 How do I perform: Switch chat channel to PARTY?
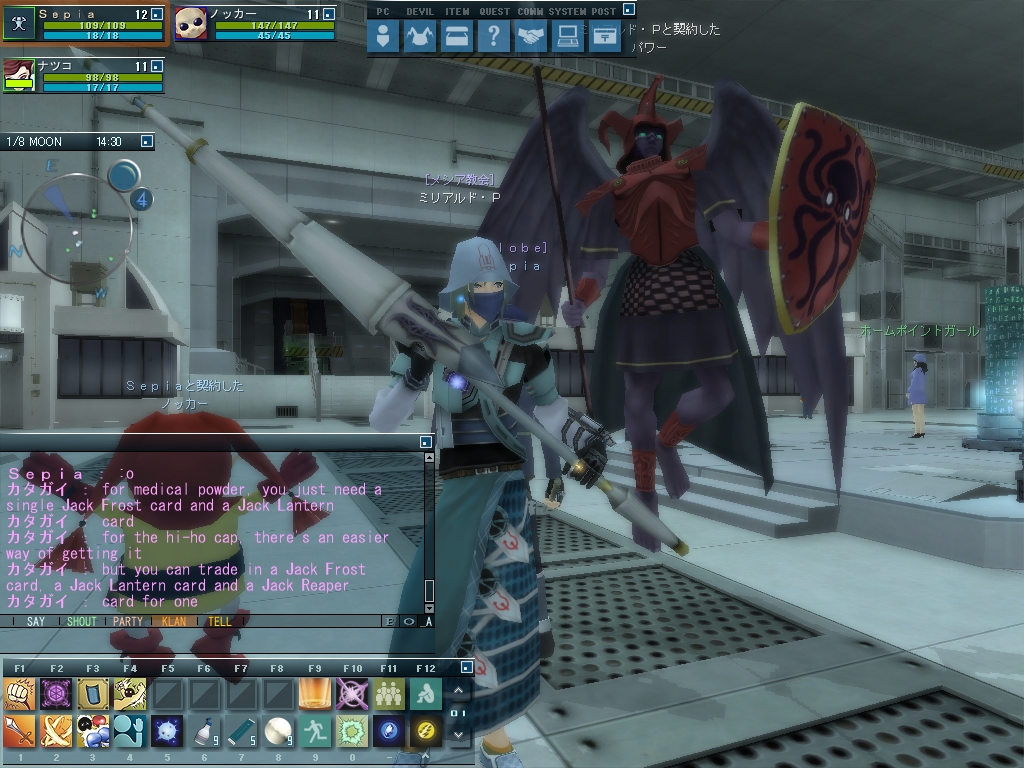point(128,621)
